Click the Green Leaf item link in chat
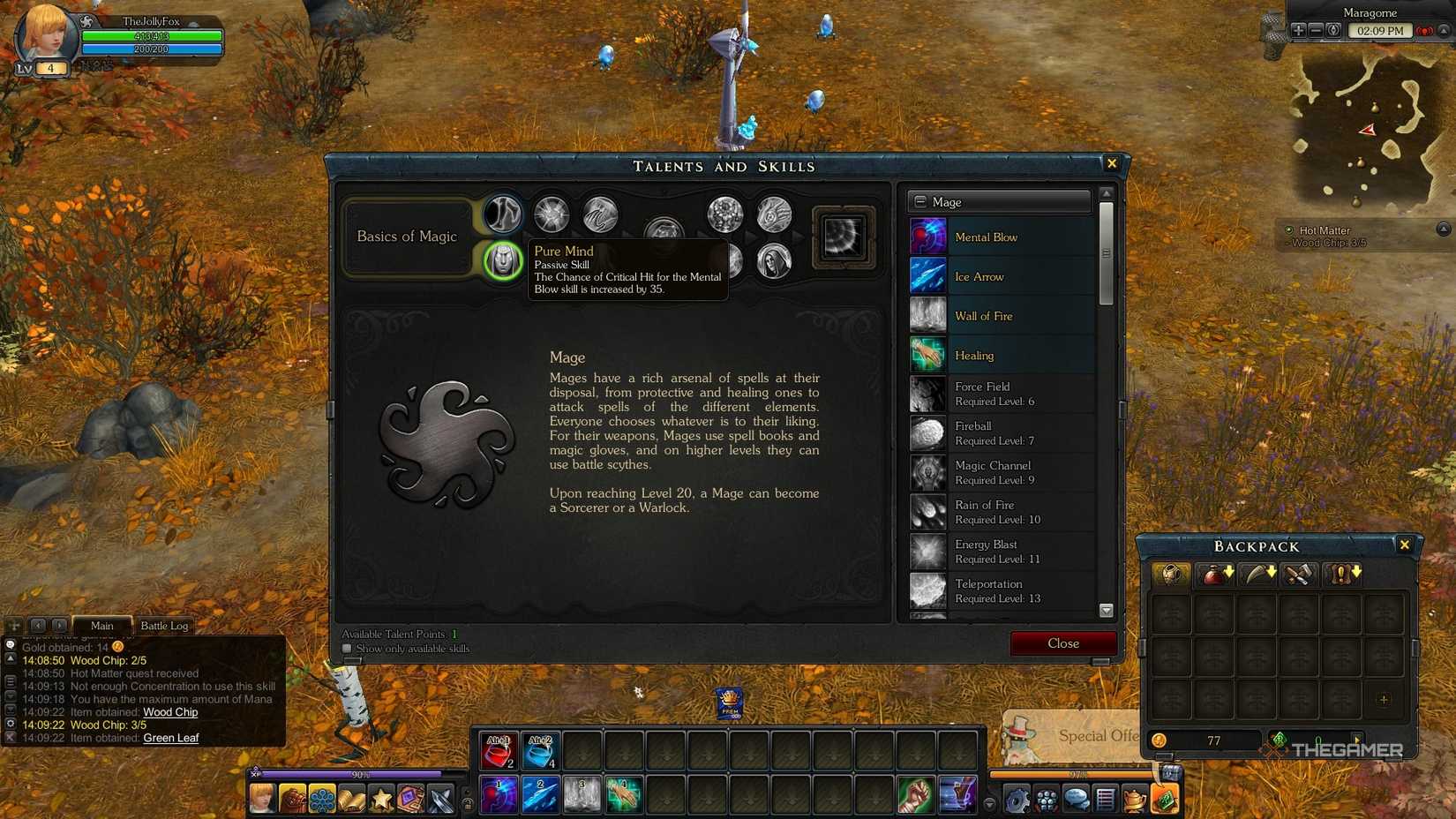This screenshot has height=819, width=1456. 172,738
